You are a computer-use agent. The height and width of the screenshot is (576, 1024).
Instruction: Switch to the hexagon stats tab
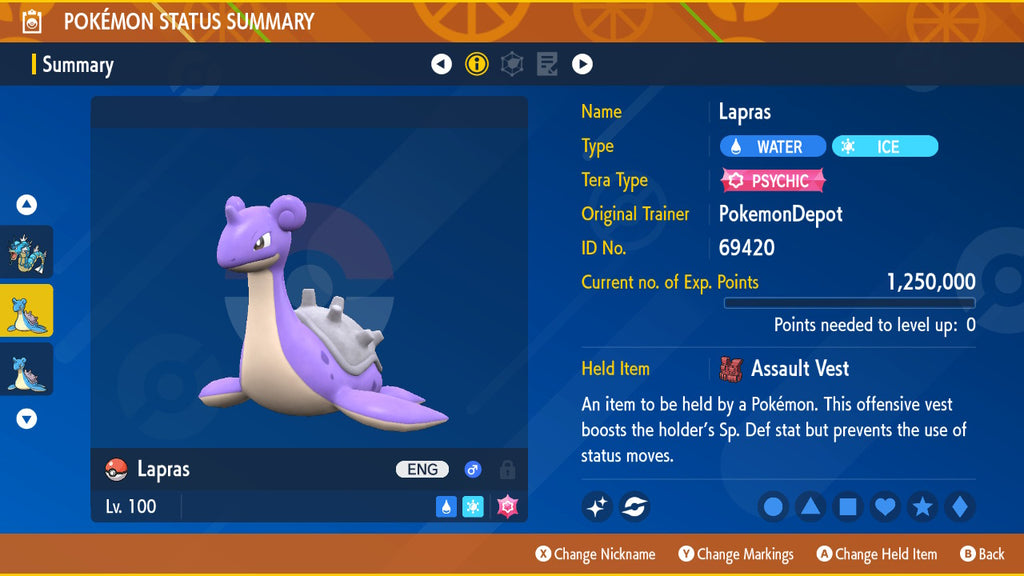tap(512, 65)
